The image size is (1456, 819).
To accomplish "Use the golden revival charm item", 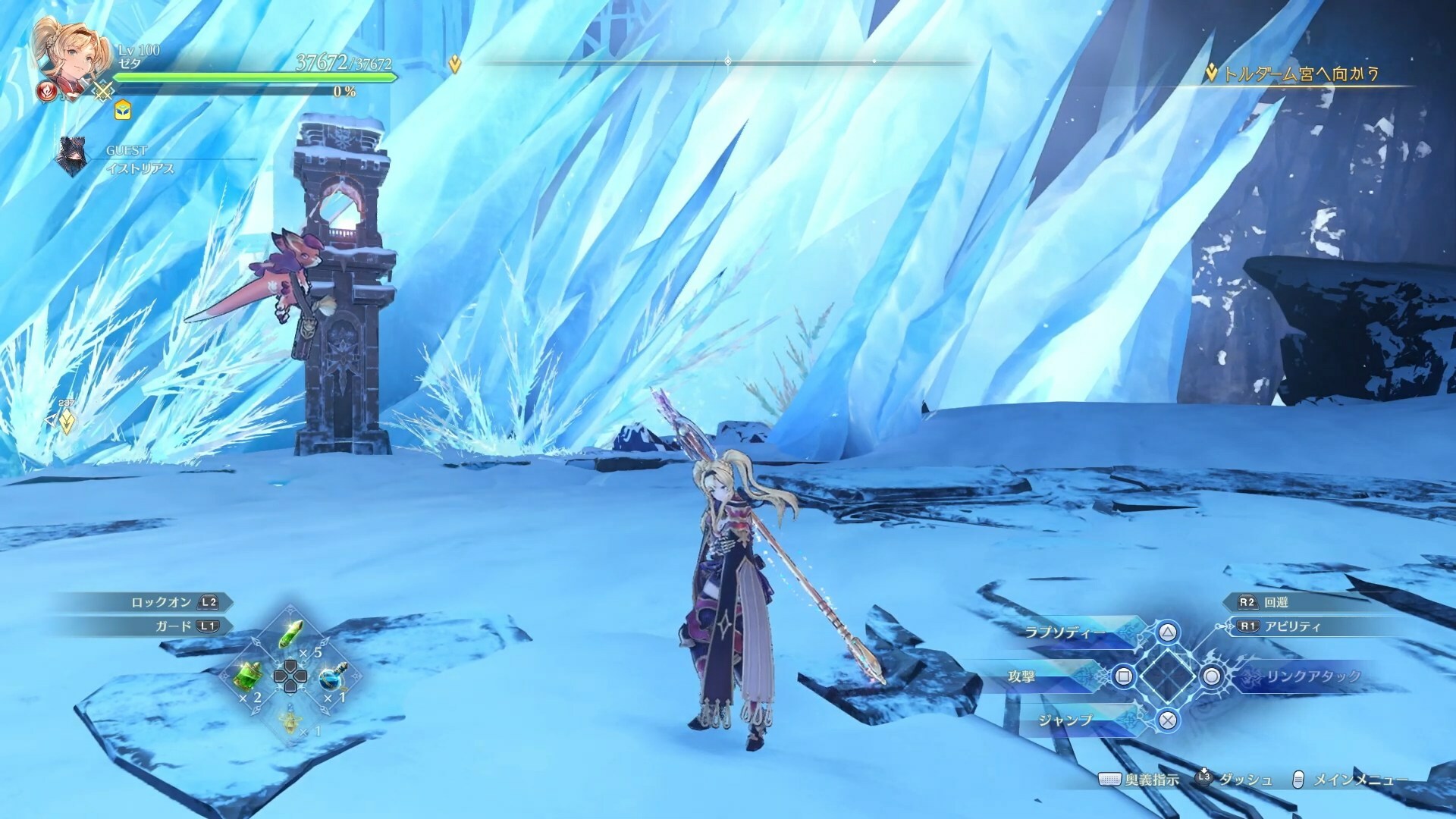I will 291,717.
